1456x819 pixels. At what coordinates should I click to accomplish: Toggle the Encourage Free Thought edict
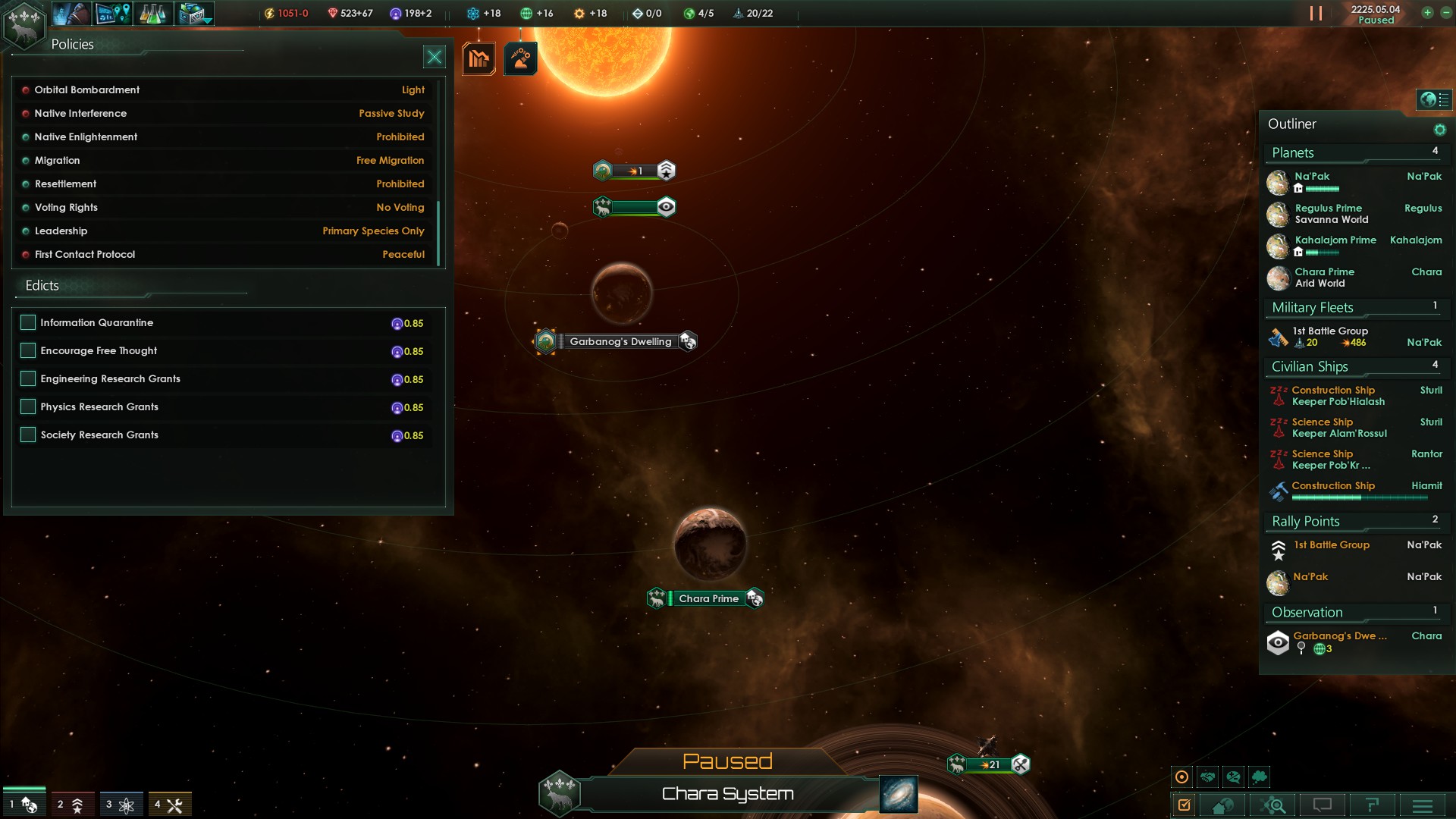(28, 350)
